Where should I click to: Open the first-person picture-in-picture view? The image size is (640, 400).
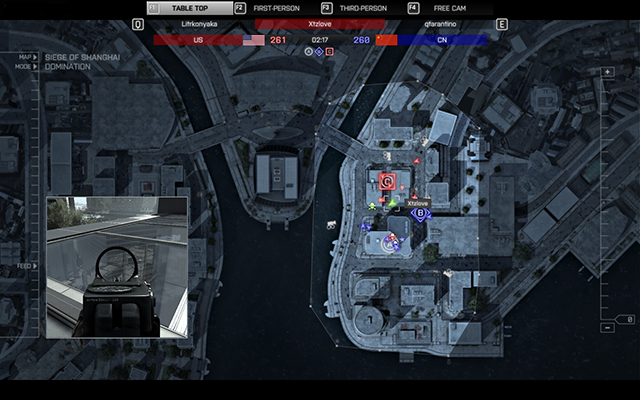[x=116, y=266]
